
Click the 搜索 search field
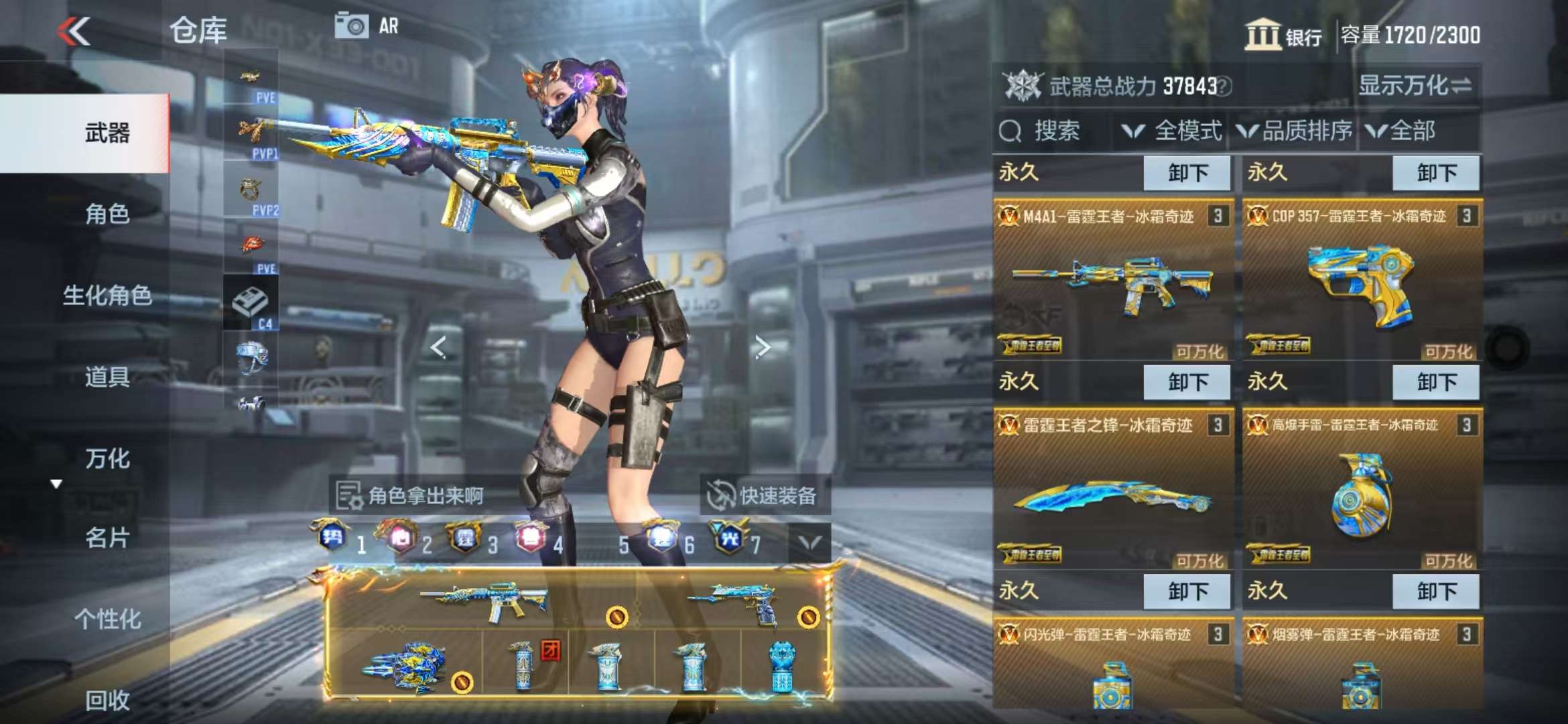[x=1052, y=131]
